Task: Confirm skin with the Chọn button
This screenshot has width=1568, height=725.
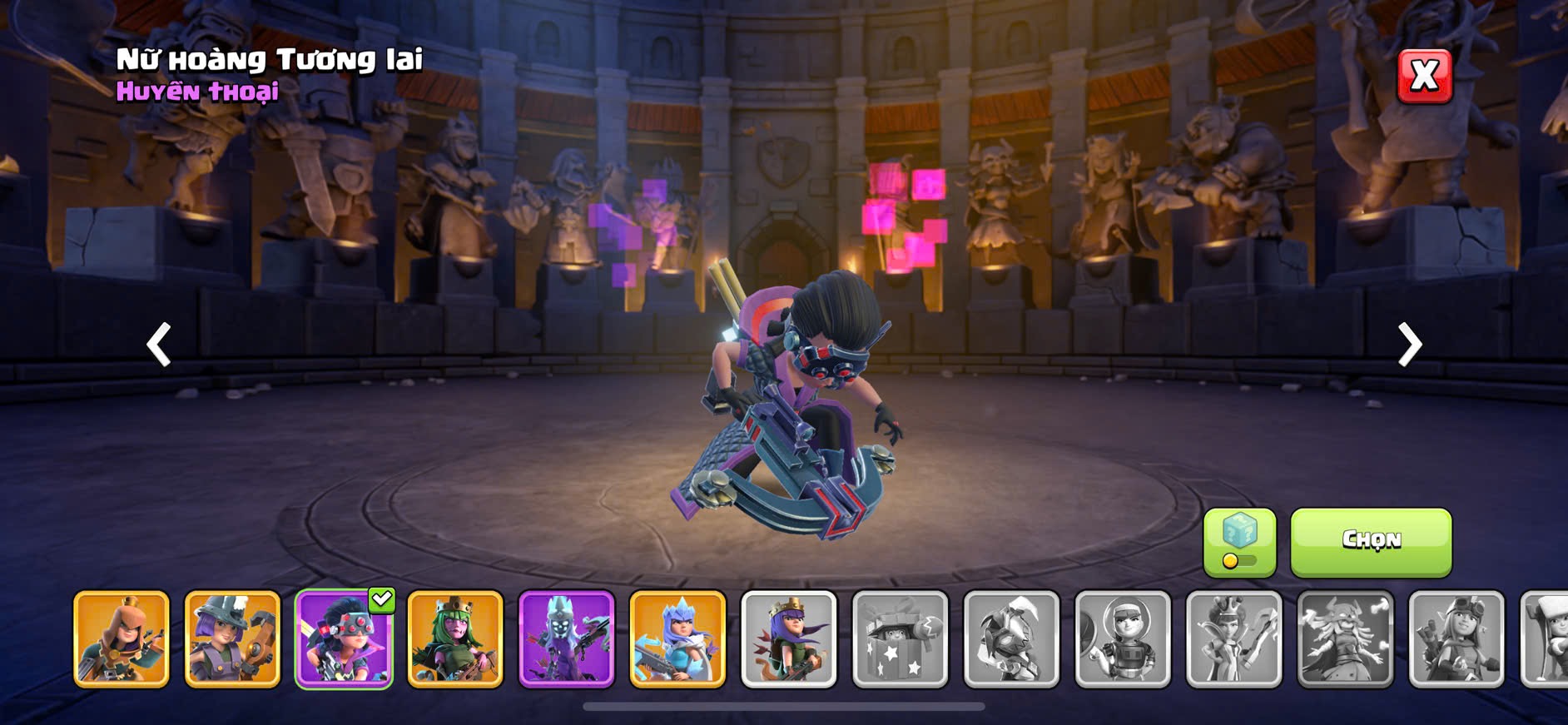Action: pyautogui.click(x=1371, y=542)
